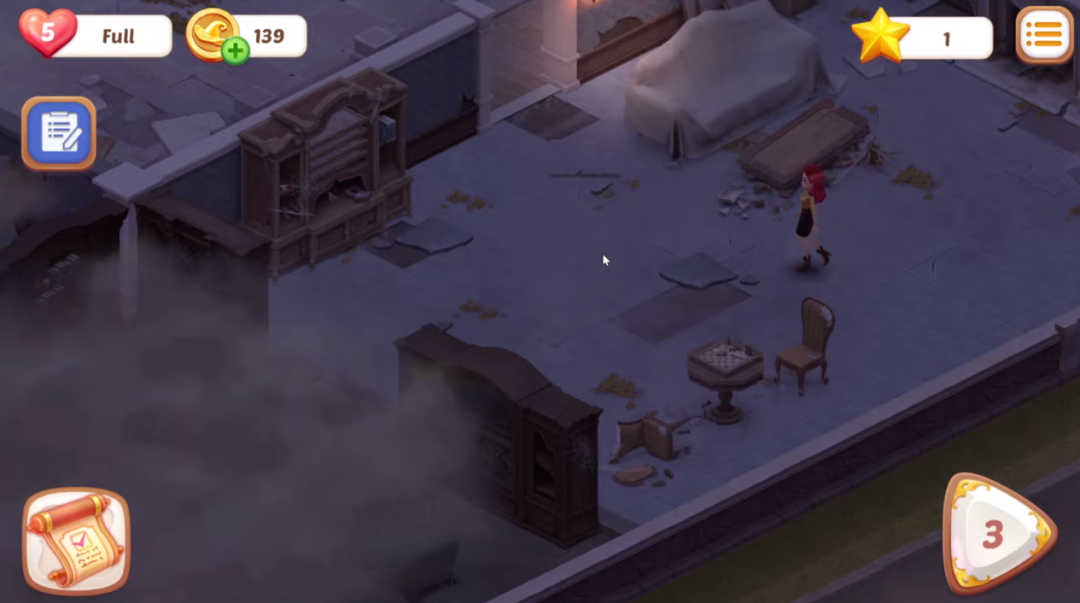
Task: Open the blue clipboard notes button
Action: tap(59, 133)
